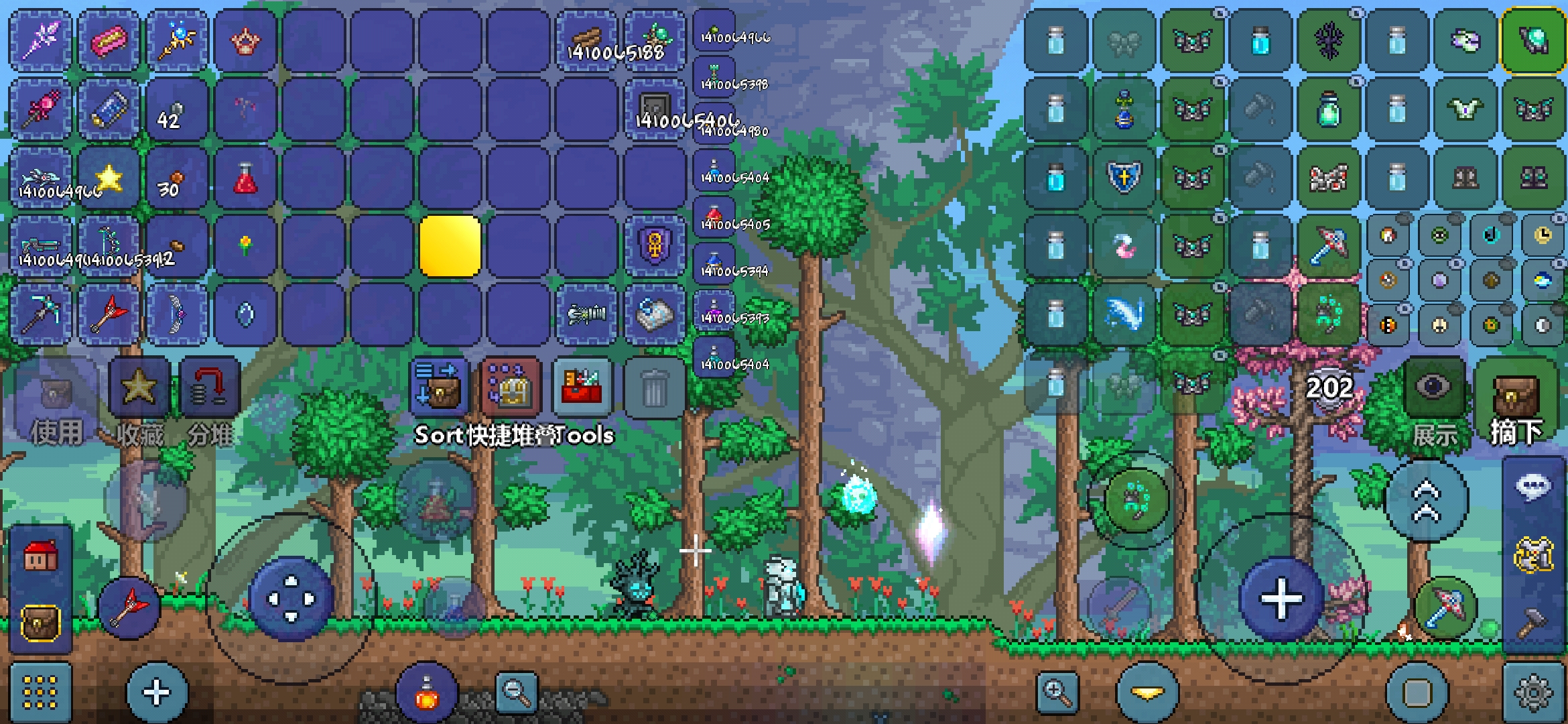Viewport: 1568px width, 724px height.
Task: Open the housing menu red house icon
Action: [40, 556]
